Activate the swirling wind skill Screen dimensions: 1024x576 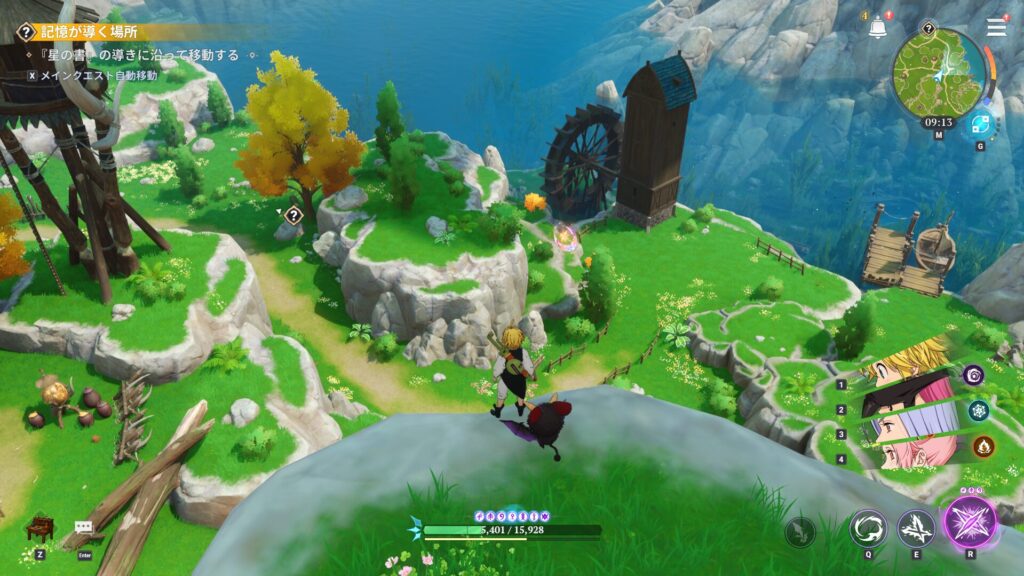pos(867,528)
